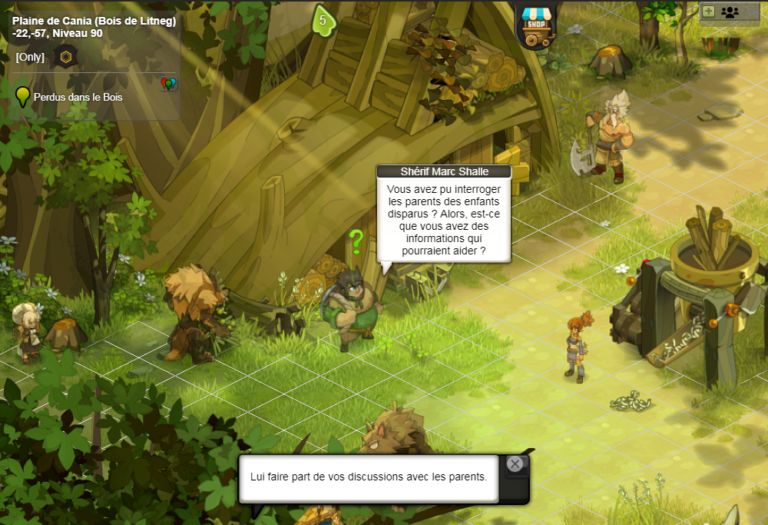Click the green plus party button

[708, 12]
